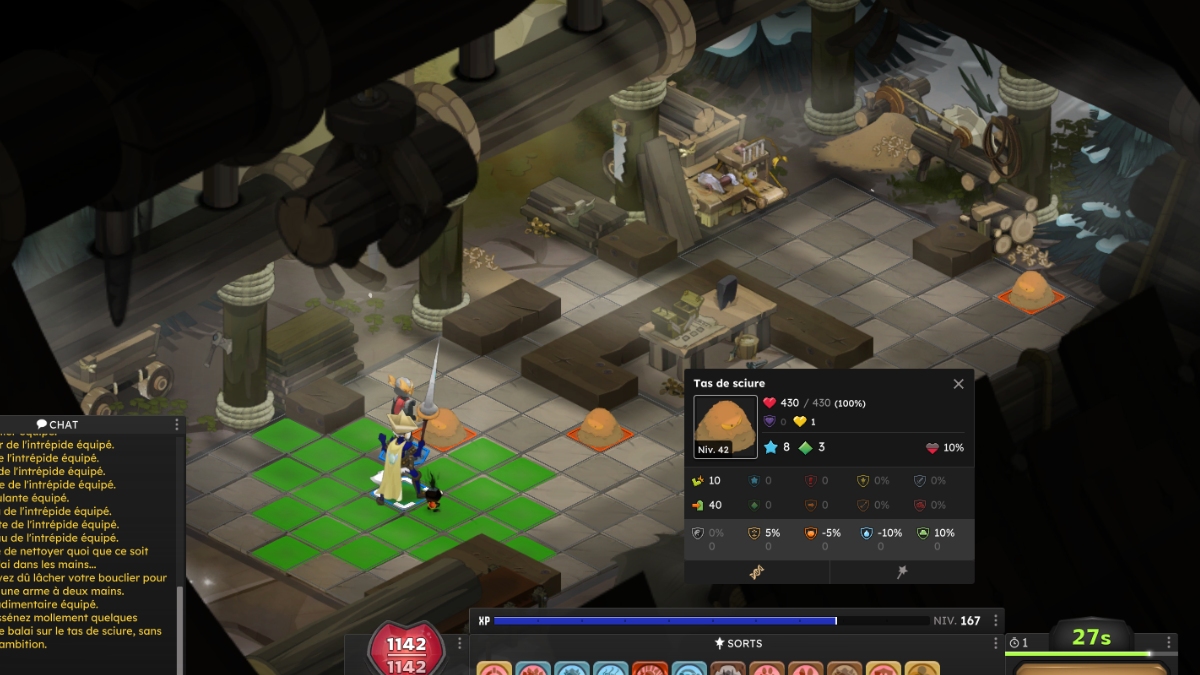1200x675 pixels.
Task: Click the Tas de sciure portrait thumbnail
Action: coord(725,427)
